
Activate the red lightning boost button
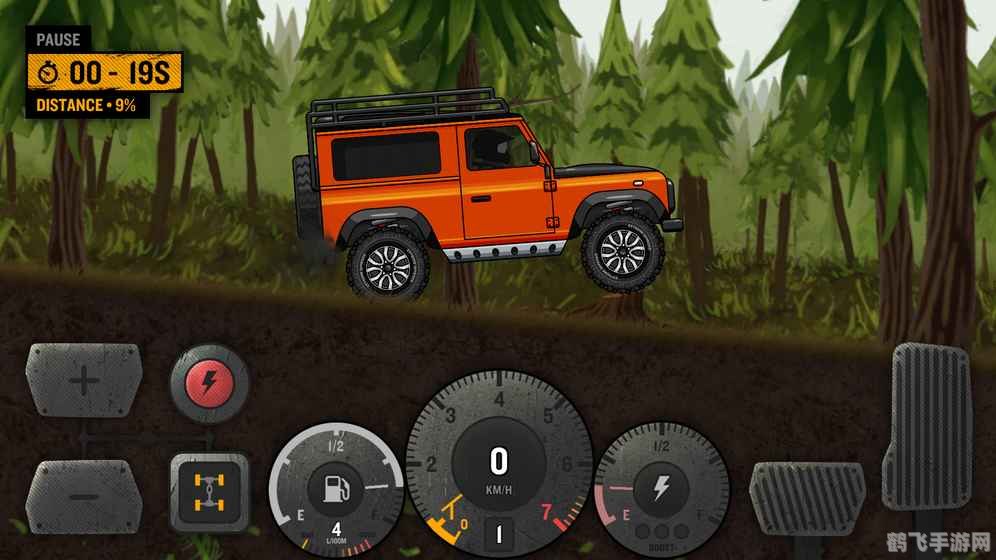(209, 381)
